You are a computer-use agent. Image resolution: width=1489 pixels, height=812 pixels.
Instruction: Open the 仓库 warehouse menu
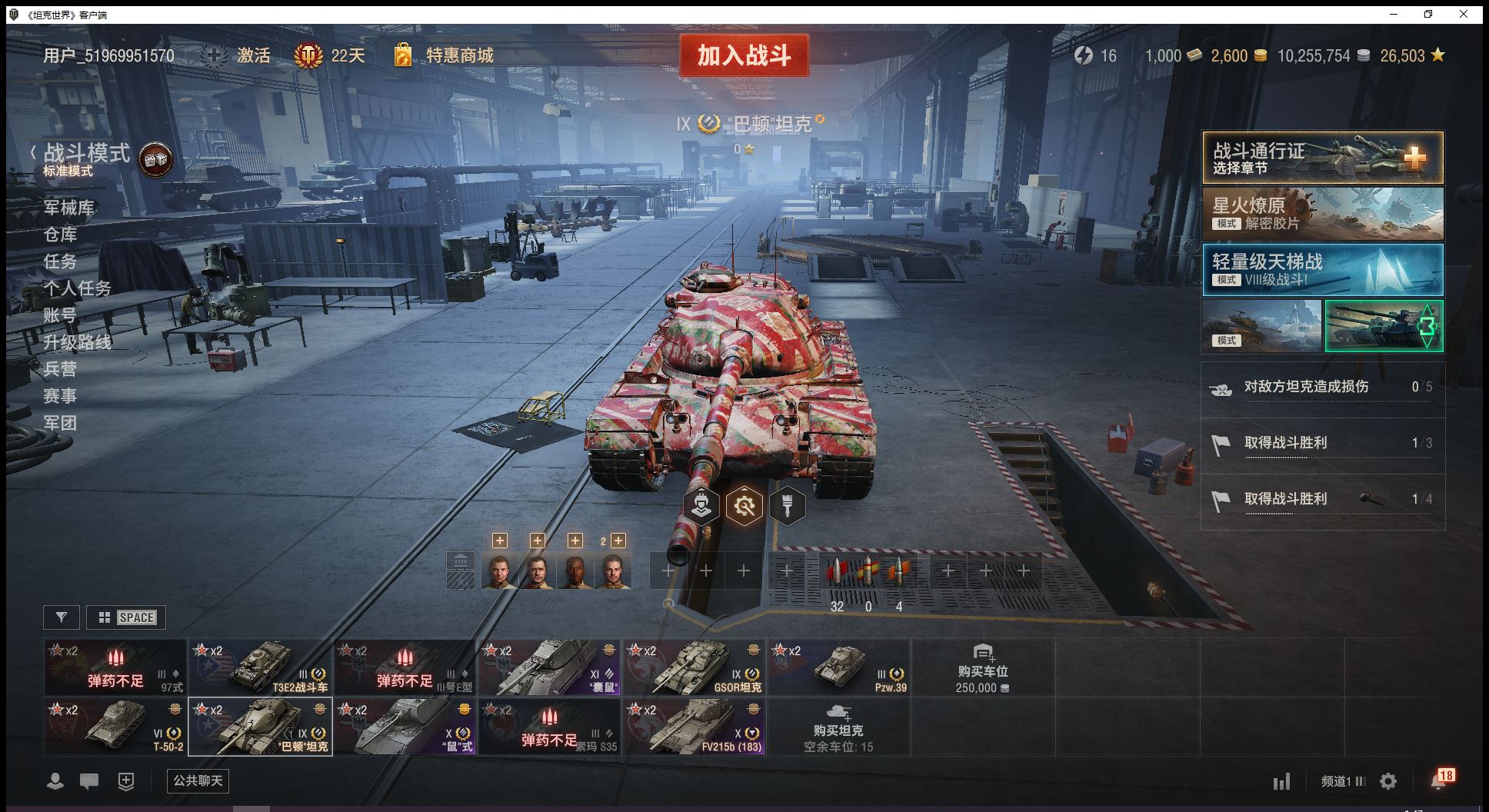(x=60, y=235)
